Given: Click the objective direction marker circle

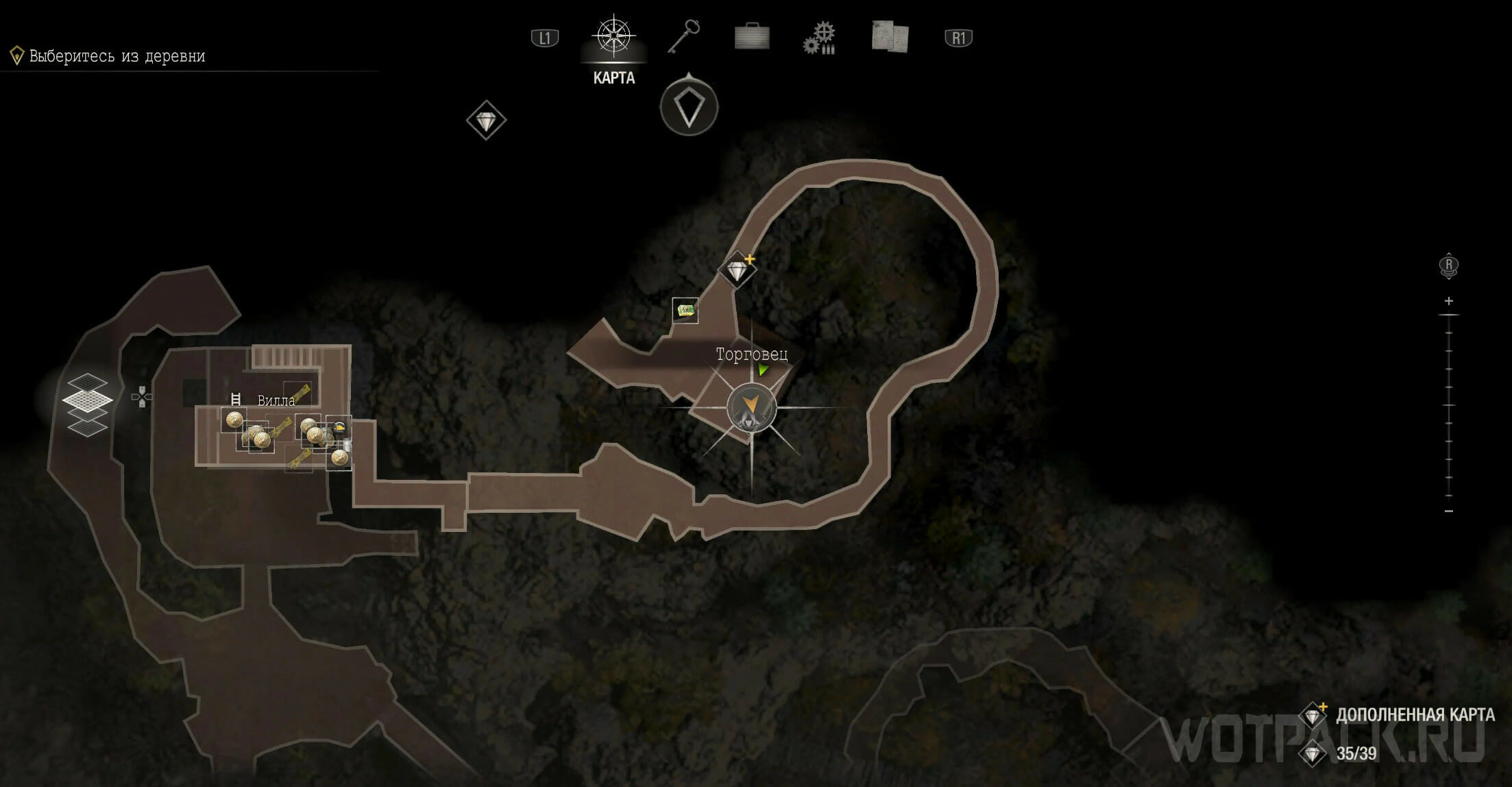Looking at the screenshot, I should coord(689,108).
